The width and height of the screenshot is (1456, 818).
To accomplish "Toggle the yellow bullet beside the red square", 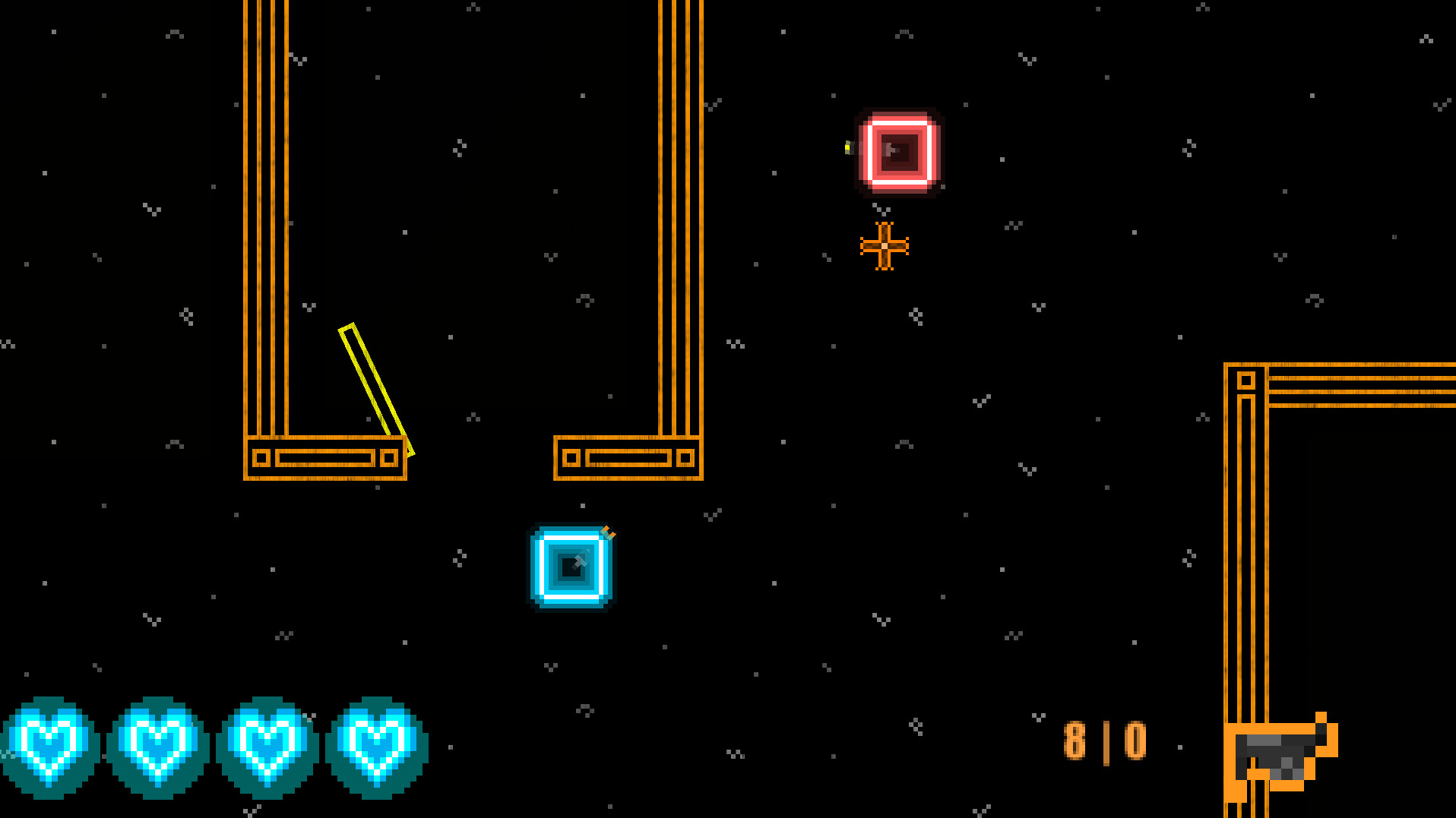I will tap(846, 149).
